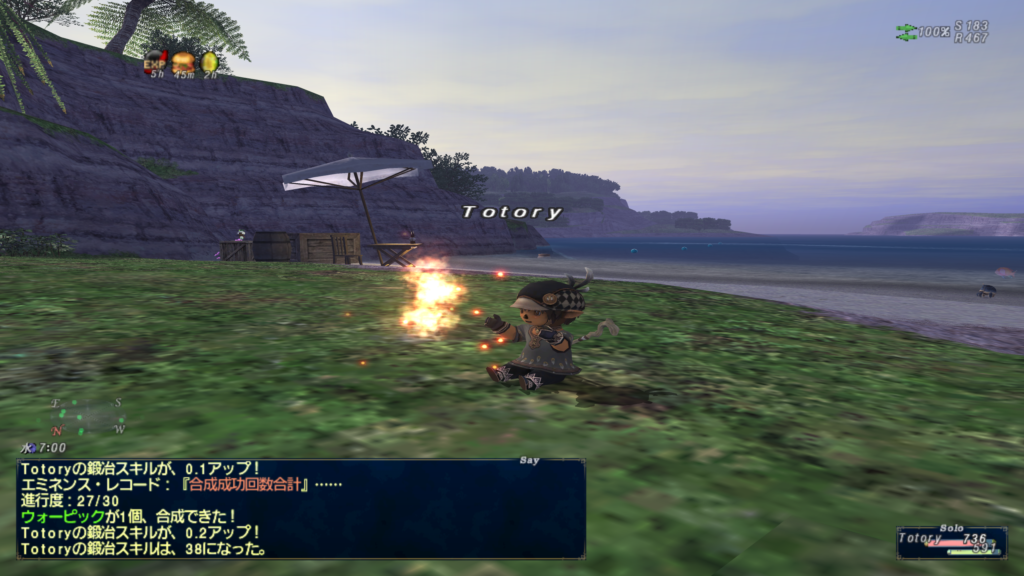Select the hamburger food buff icon

tap(182, 63)
